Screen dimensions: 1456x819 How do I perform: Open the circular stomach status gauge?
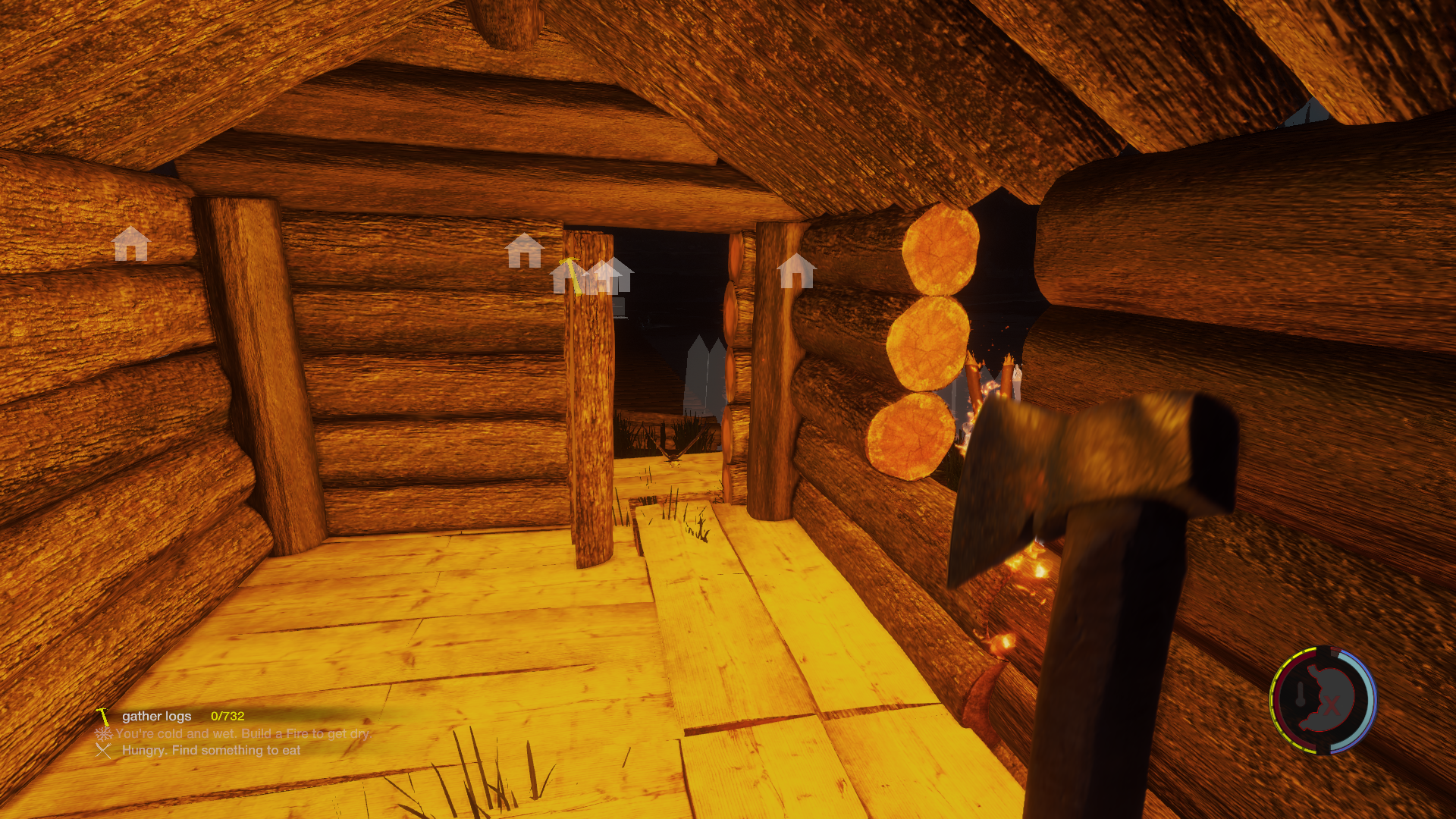pyautogui.click(x=1323, y=701)
